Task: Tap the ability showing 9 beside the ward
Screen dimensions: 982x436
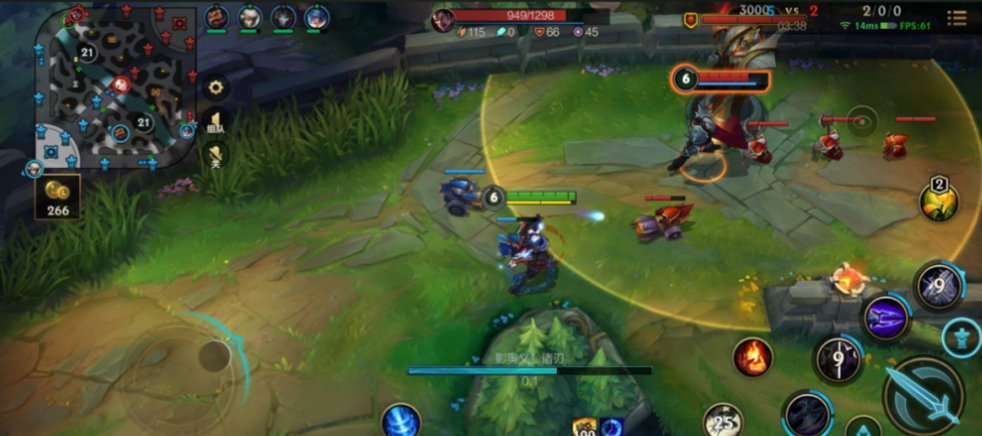Action: 938,285
